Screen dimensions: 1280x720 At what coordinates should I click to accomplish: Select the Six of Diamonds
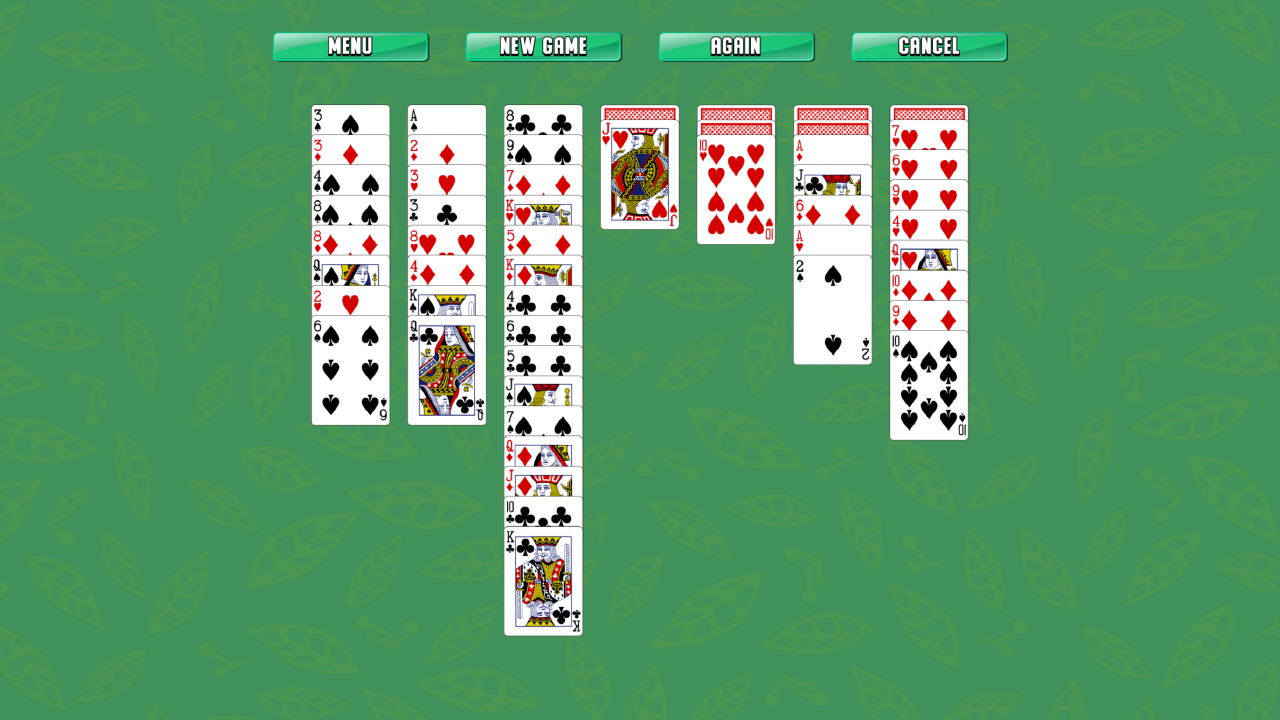point(832,209)
